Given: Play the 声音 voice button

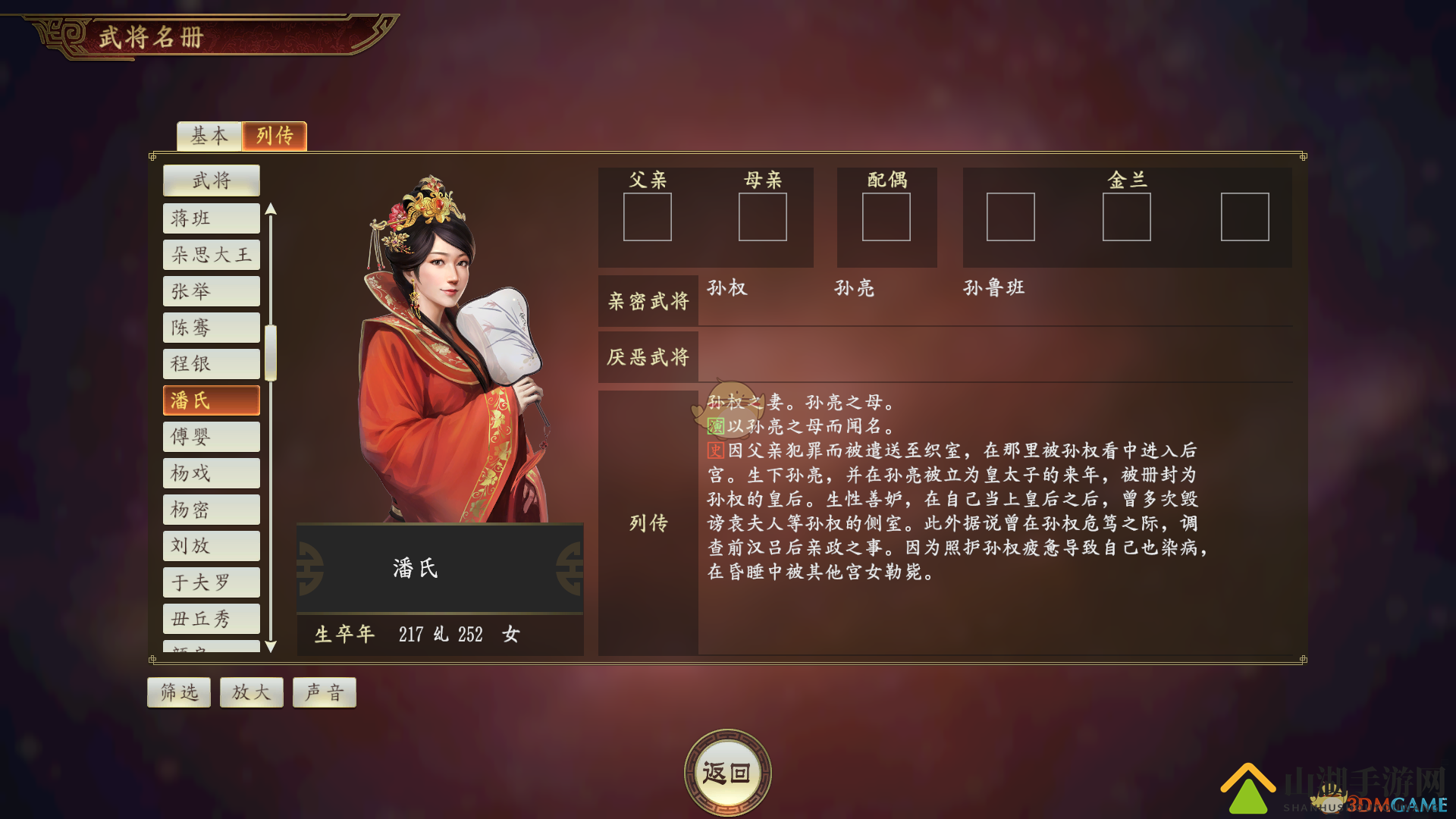Looking at the screenshot, I should tap(325, 692).
